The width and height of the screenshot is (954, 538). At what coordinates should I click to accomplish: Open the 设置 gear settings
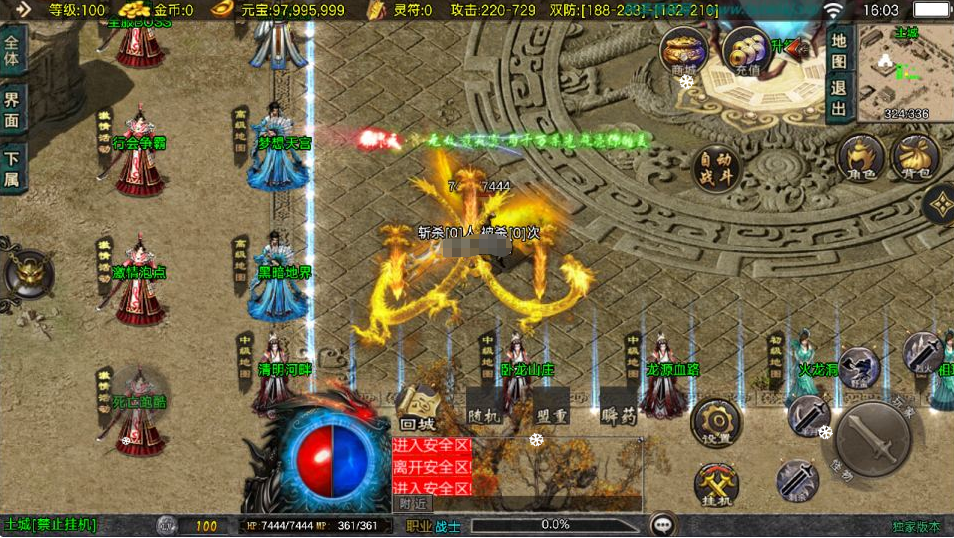pos(715,421)
